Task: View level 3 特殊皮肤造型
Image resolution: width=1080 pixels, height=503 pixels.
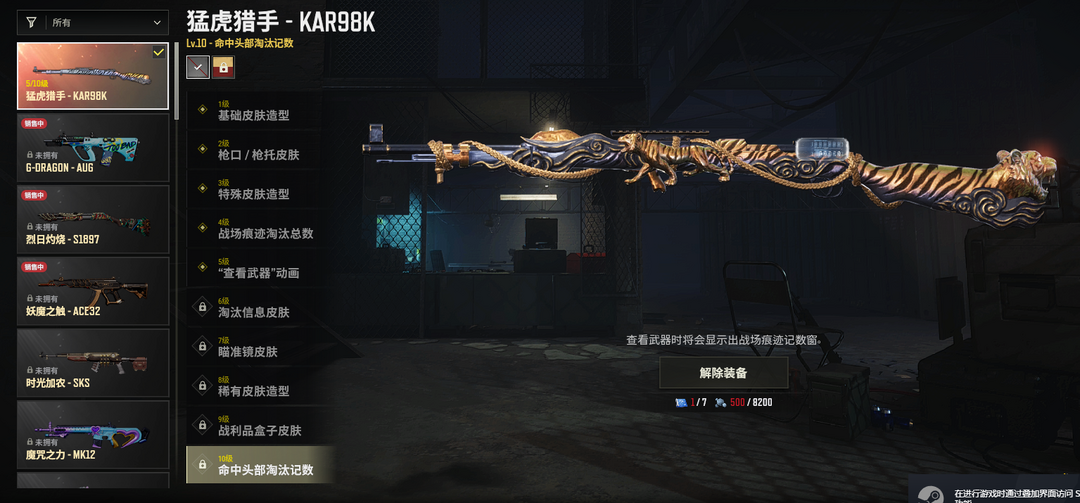Action: point(255,189)
